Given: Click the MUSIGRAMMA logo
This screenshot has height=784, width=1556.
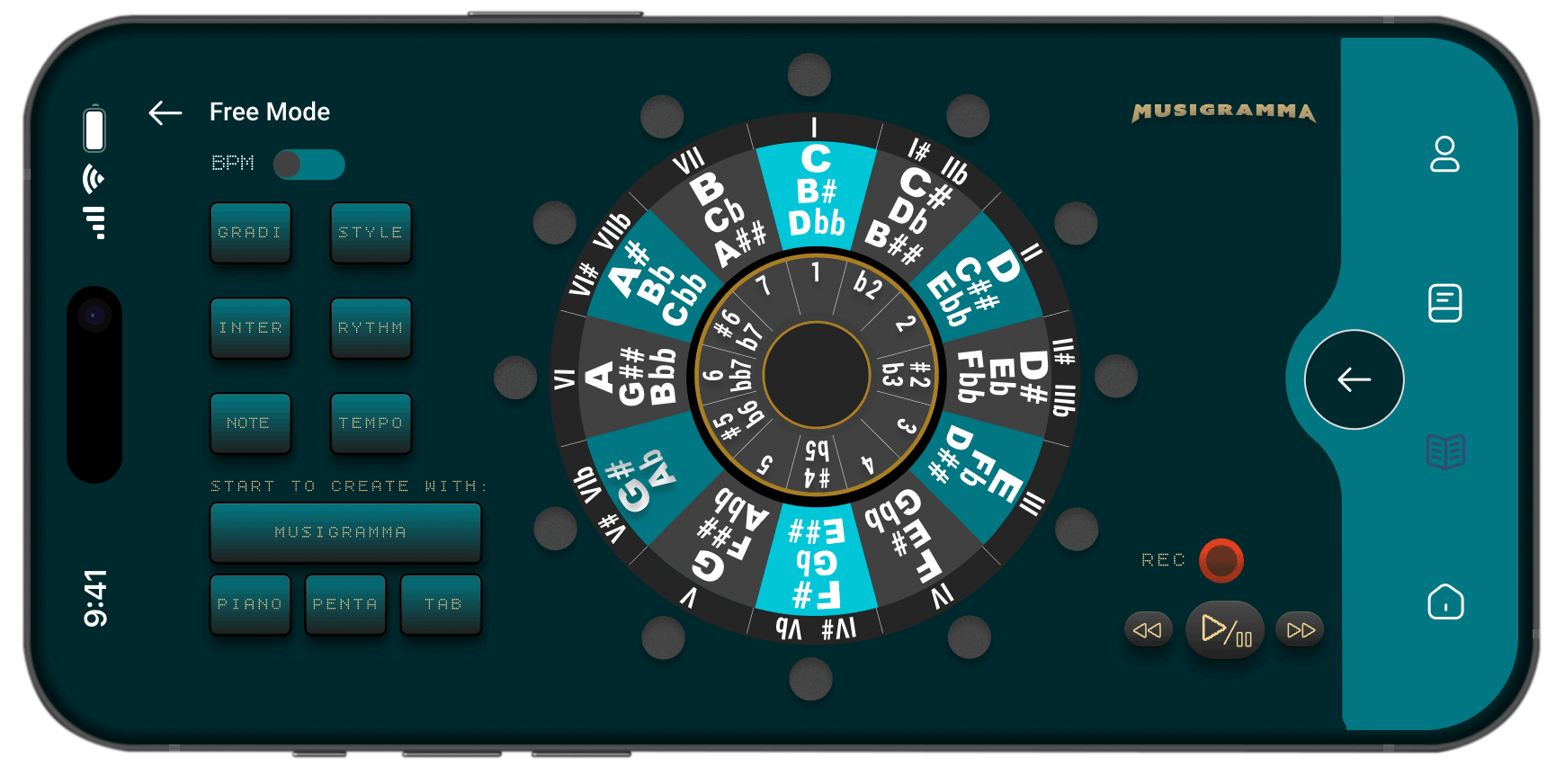Looking at the screenshot, I should 1222,113.
